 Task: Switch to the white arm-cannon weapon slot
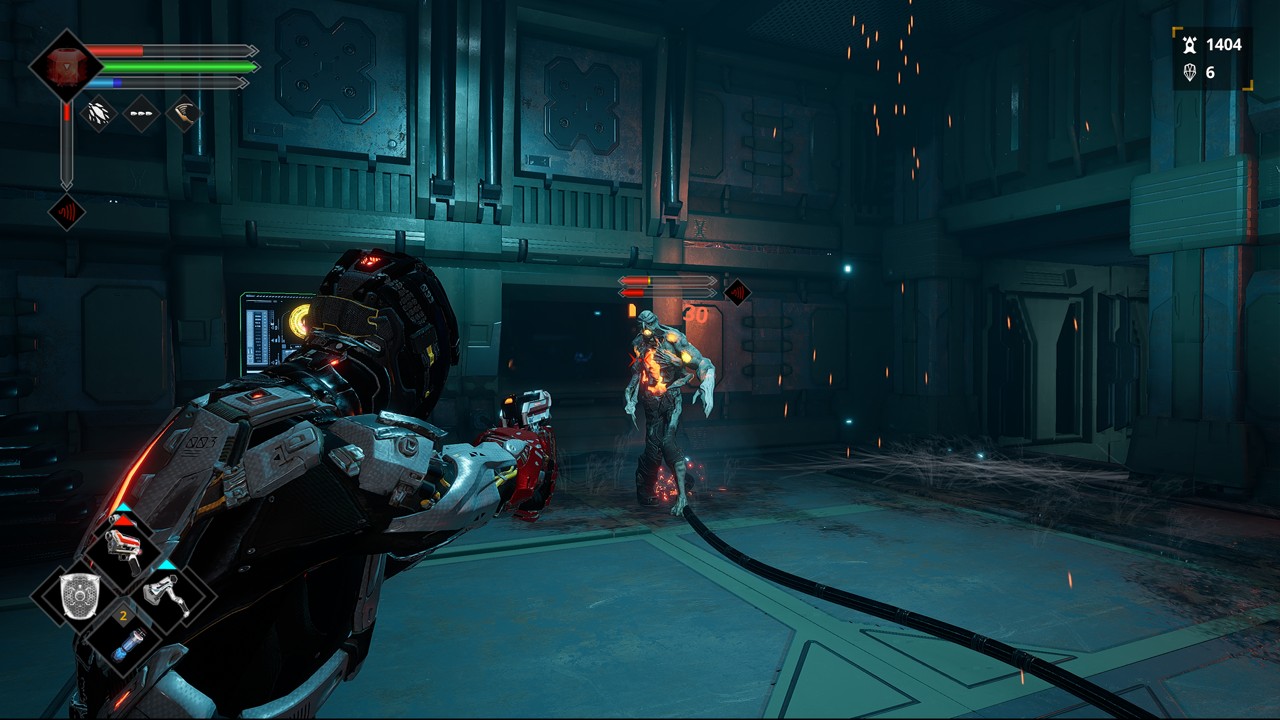[166, 597]
